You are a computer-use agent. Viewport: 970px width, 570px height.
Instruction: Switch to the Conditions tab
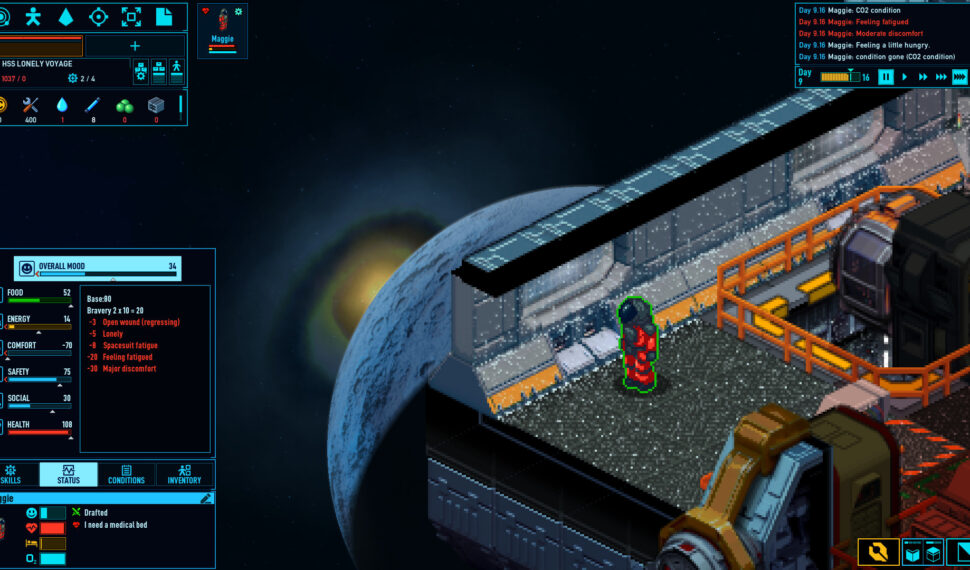pyautogui.click(x=126, y=474)
